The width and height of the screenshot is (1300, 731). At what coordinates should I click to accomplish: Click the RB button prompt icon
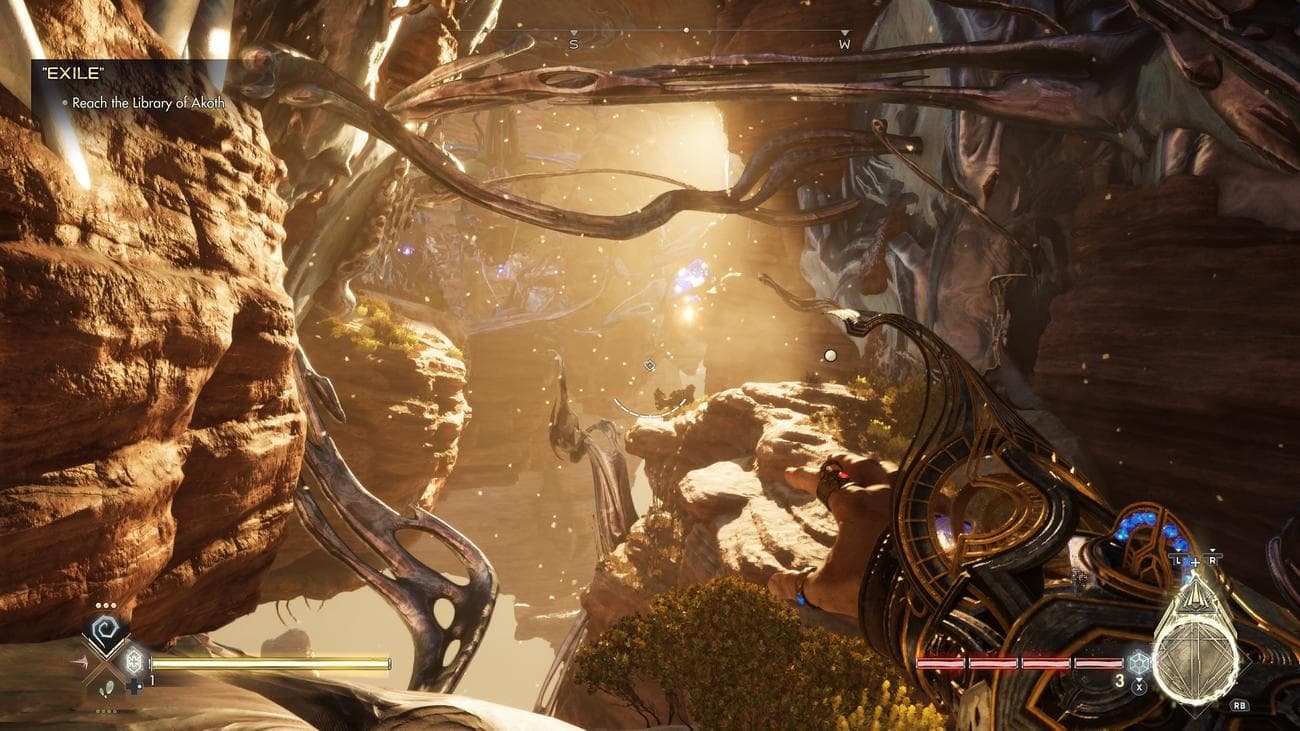coord(1239,706)
